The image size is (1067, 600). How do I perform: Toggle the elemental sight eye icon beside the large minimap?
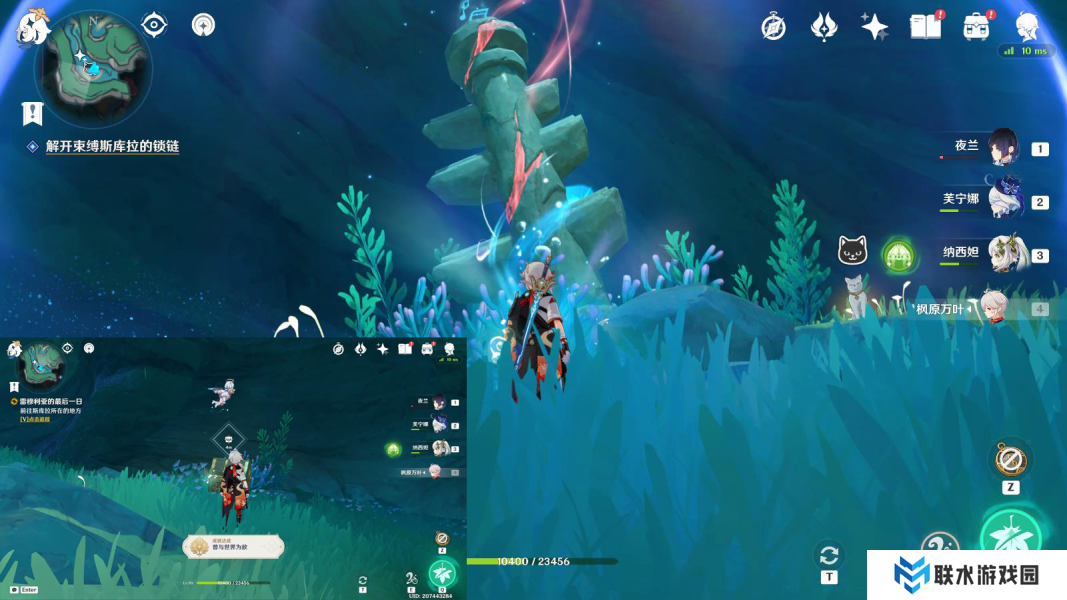(x=153, y=24)
